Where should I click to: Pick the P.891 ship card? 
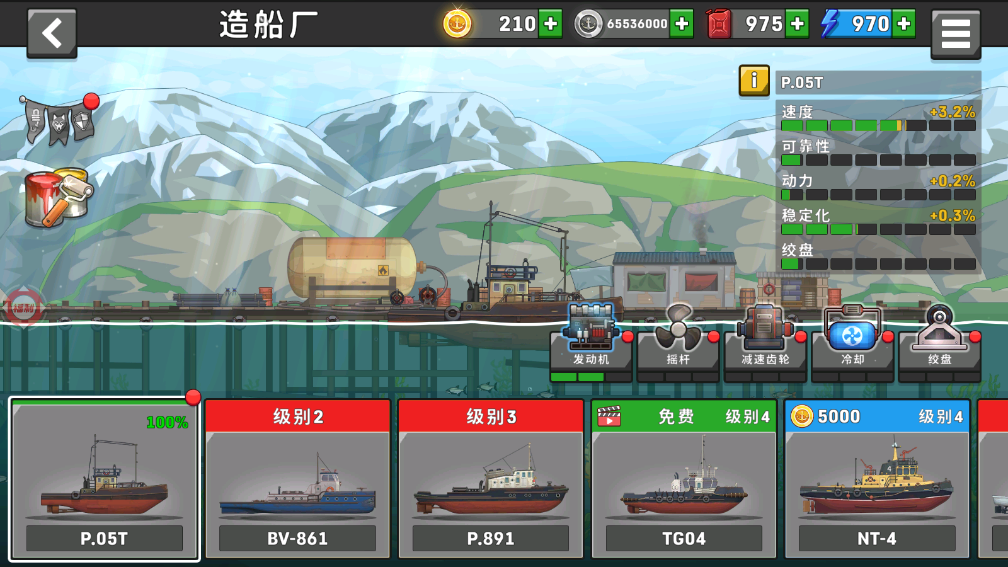(490, 480)
